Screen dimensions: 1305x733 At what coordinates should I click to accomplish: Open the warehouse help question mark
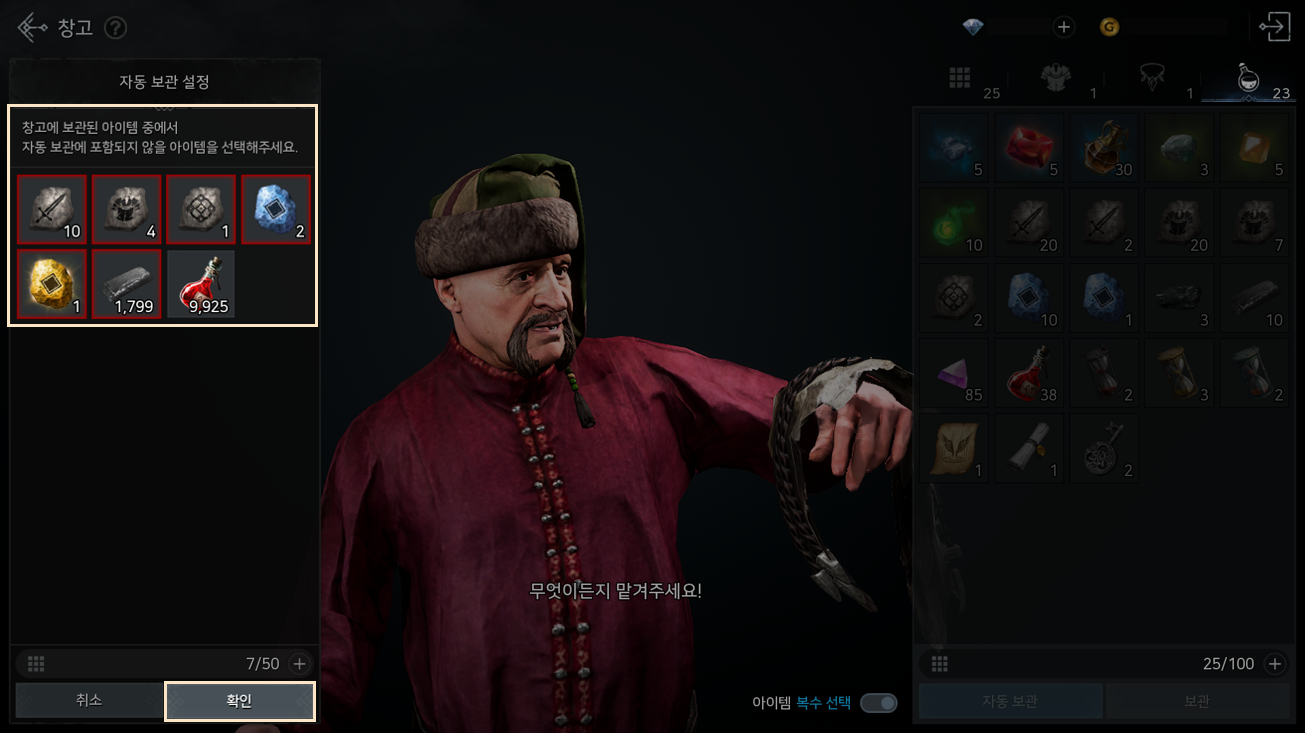click(x=116, y=27)
